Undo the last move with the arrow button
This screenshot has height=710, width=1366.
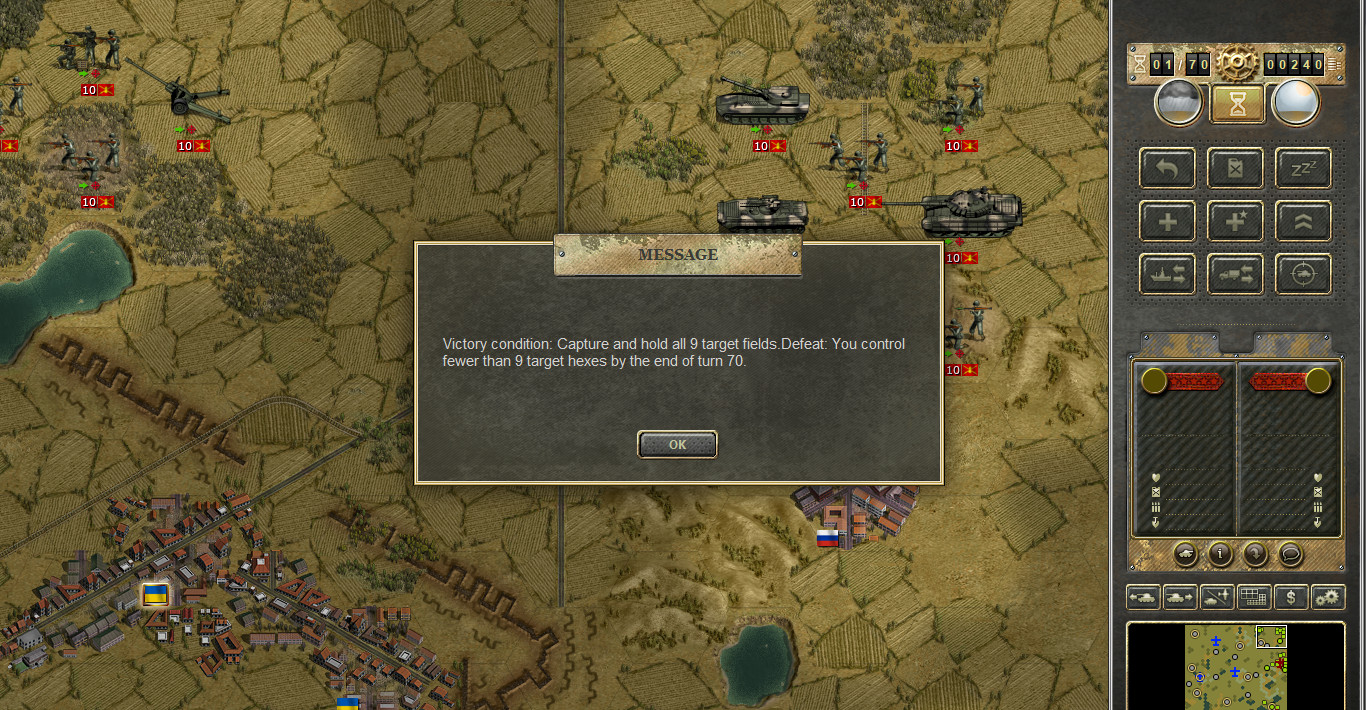[1167, 168]
